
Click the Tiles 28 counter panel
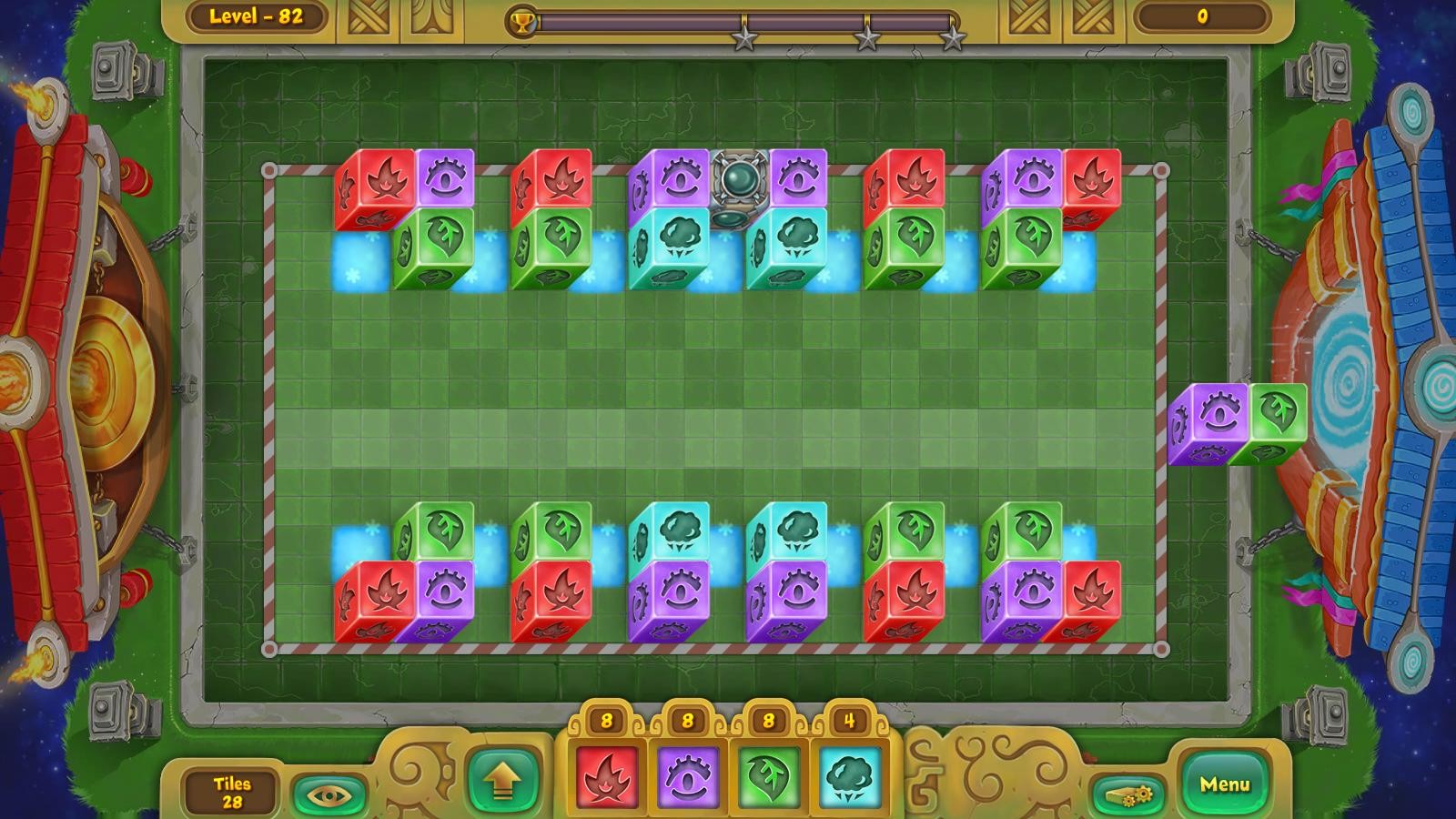point(231,788)
